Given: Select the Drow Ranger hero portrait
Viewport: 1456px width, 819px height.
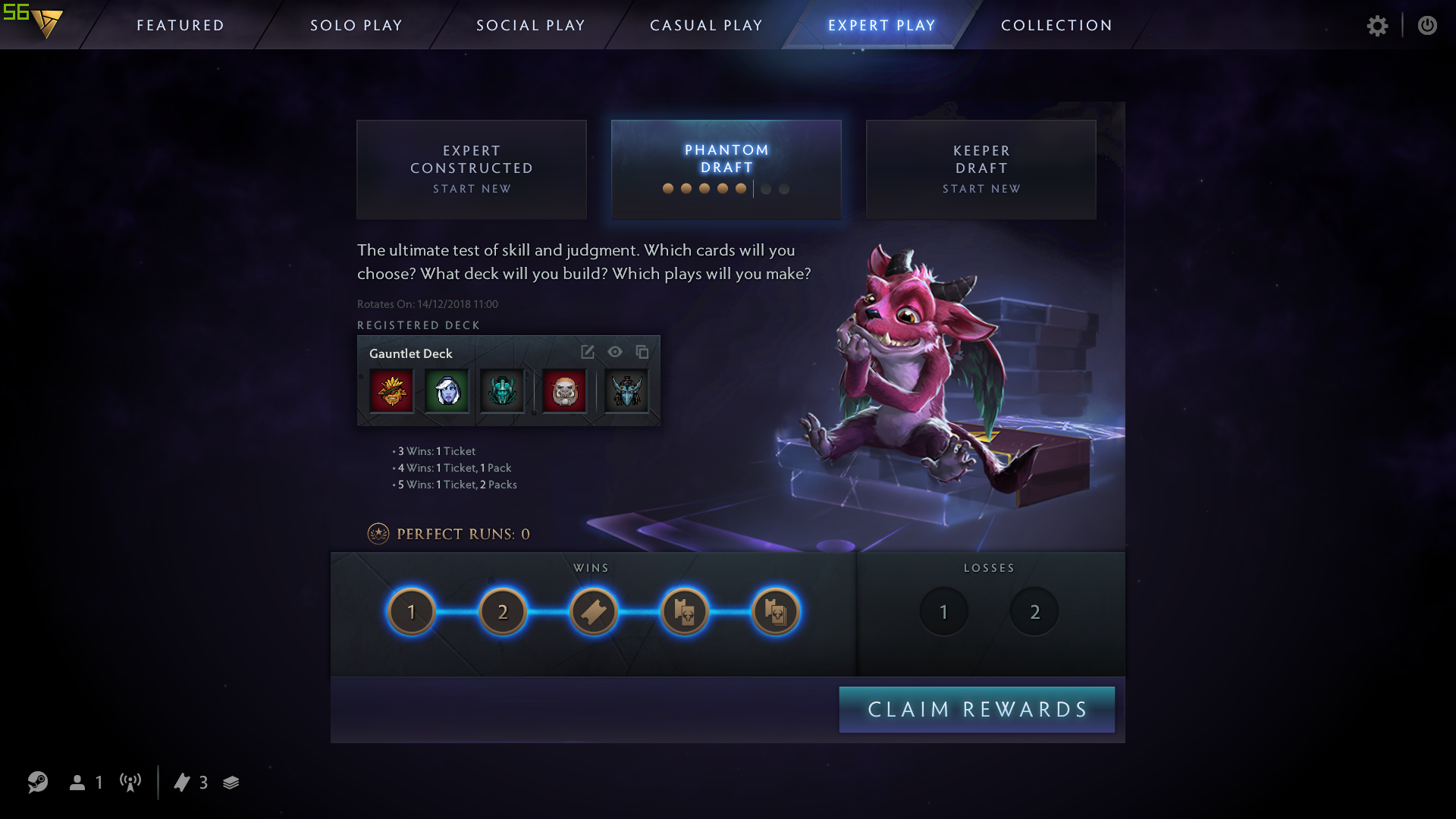Looking at the screenshot, I should pyautogui.click(x=447, y=391).
